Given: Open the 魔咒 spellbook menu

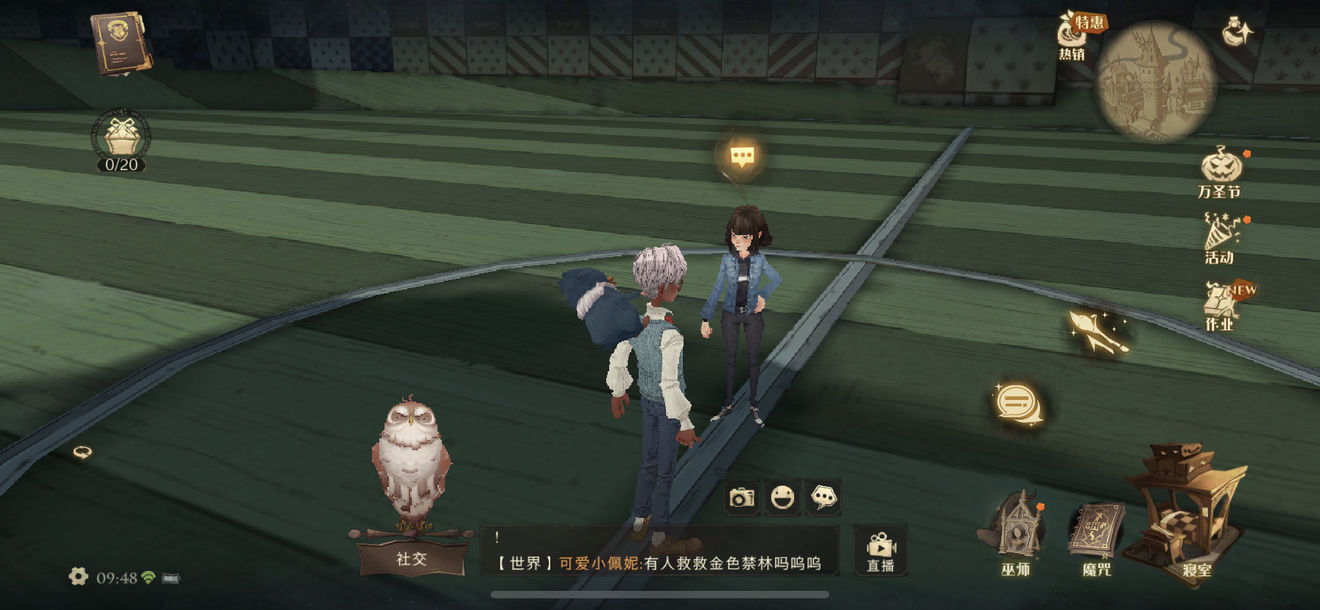Looking at the screenshot, I should pos(1096,537).
